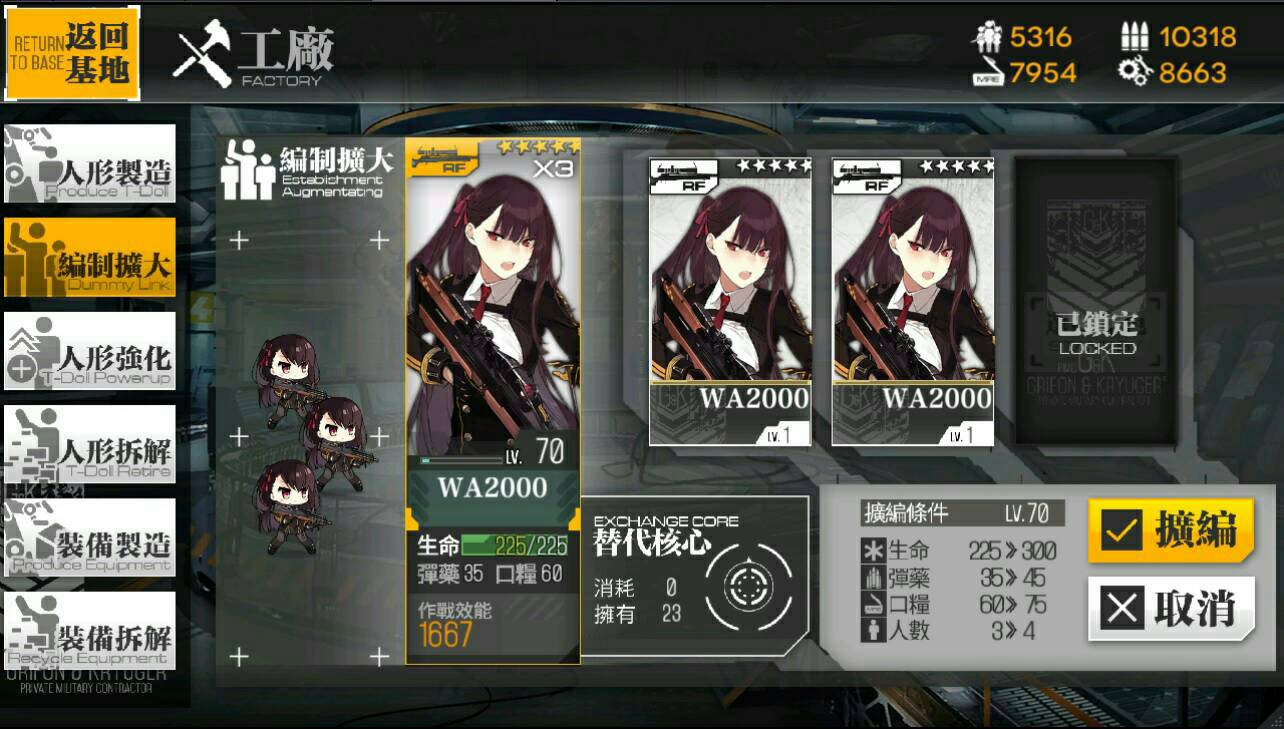Open the Produce Equipment tab

click(x=90, y=538)
